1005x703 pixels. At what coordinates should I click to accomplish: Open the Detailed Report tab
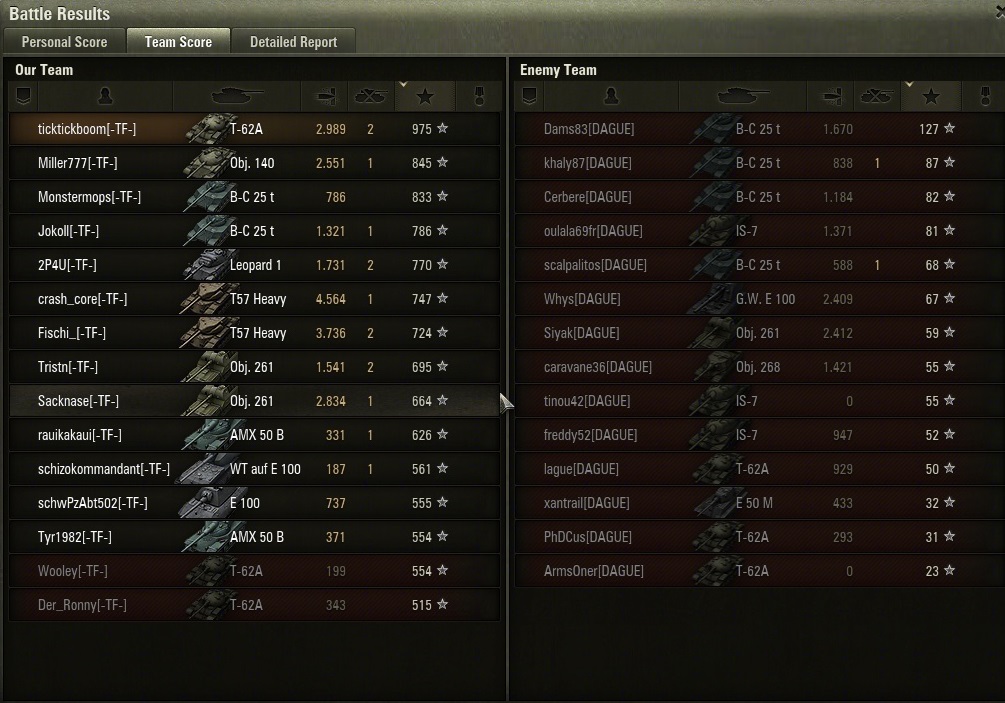point(293,41)
